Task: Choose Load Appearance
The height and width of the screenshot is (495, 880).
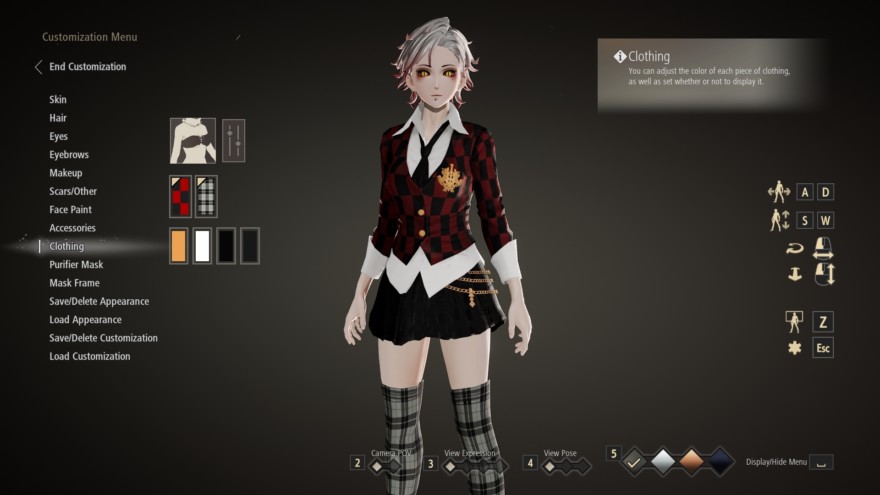Action: click(85, 320)
